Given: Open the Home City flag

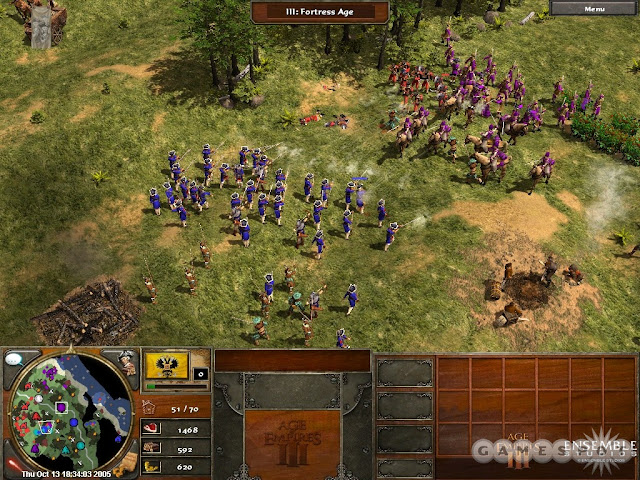Looking at the screenshot, I should [x=166, y=365].
